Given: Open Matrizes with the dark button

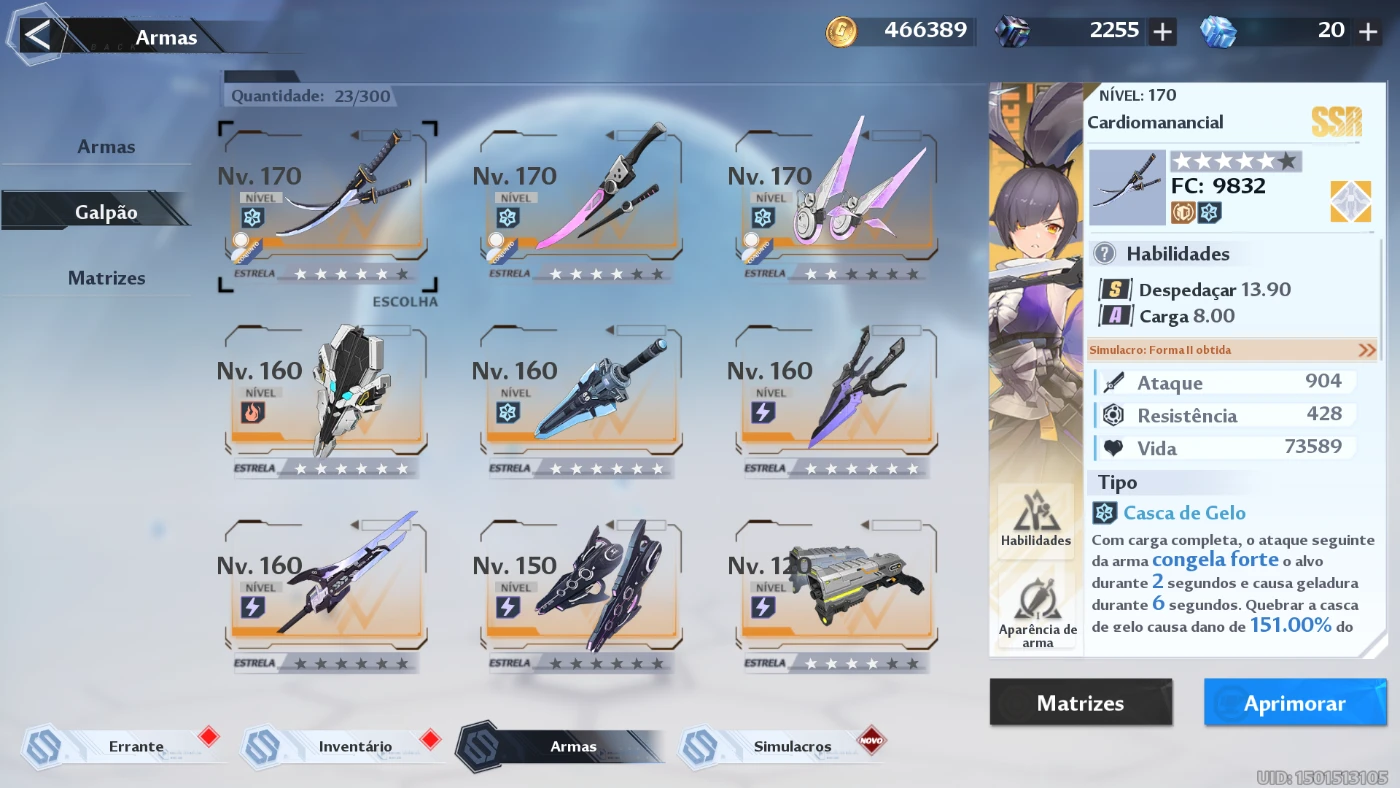Looking at the screenshot, I should [1081, 702].
